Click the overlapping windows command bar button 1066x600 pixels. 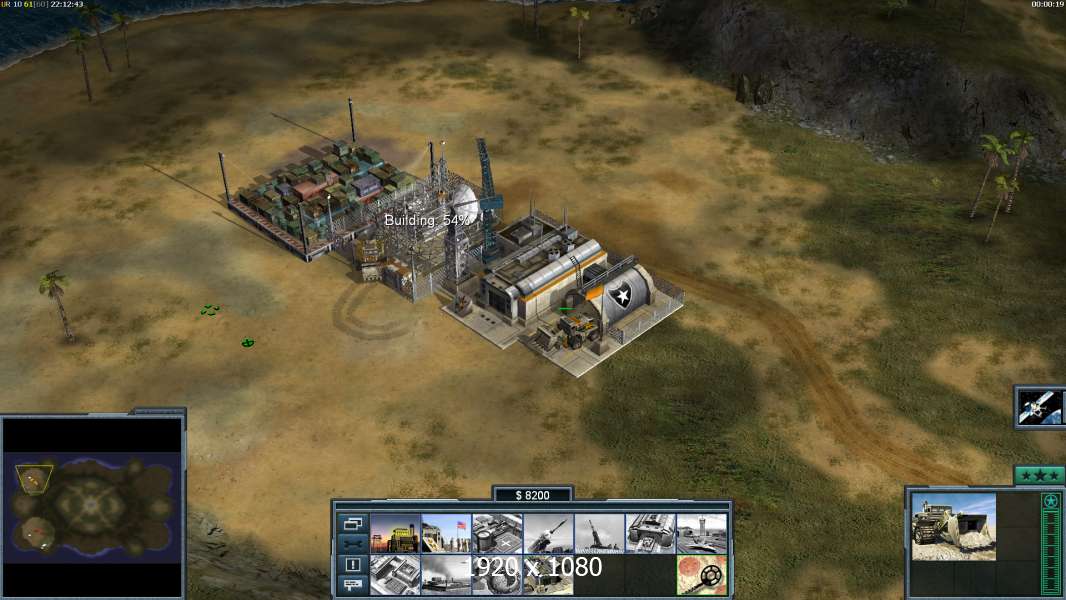tap(352, 523)
